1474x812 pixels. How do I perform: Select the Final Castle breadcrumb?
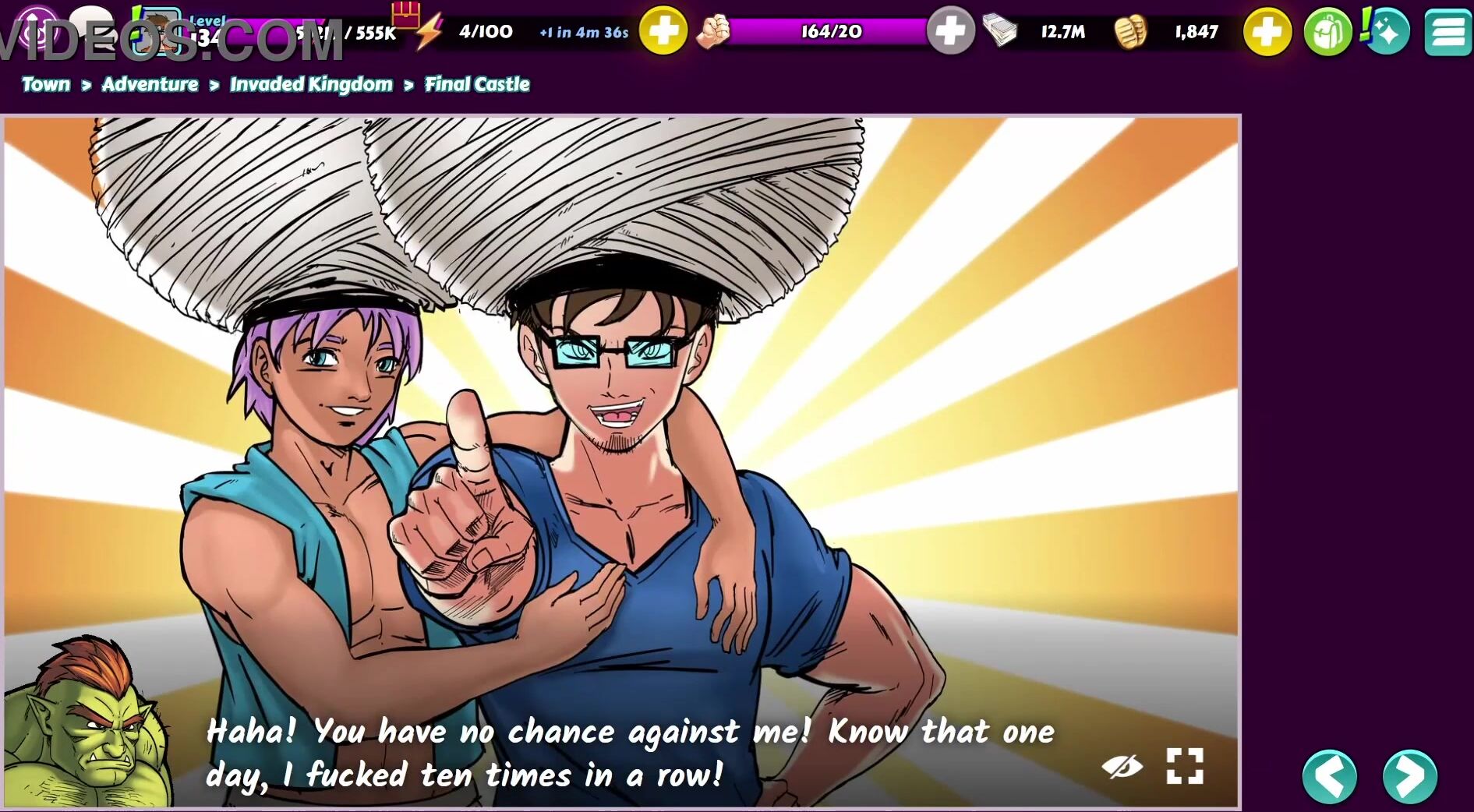pyautogui.click(x=477, y=84)
